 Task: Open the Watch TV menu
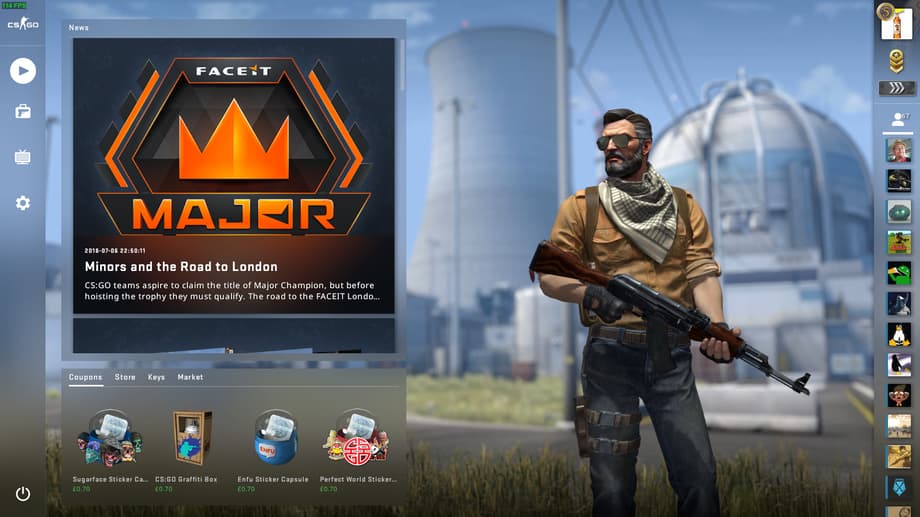tap(22, 157)
